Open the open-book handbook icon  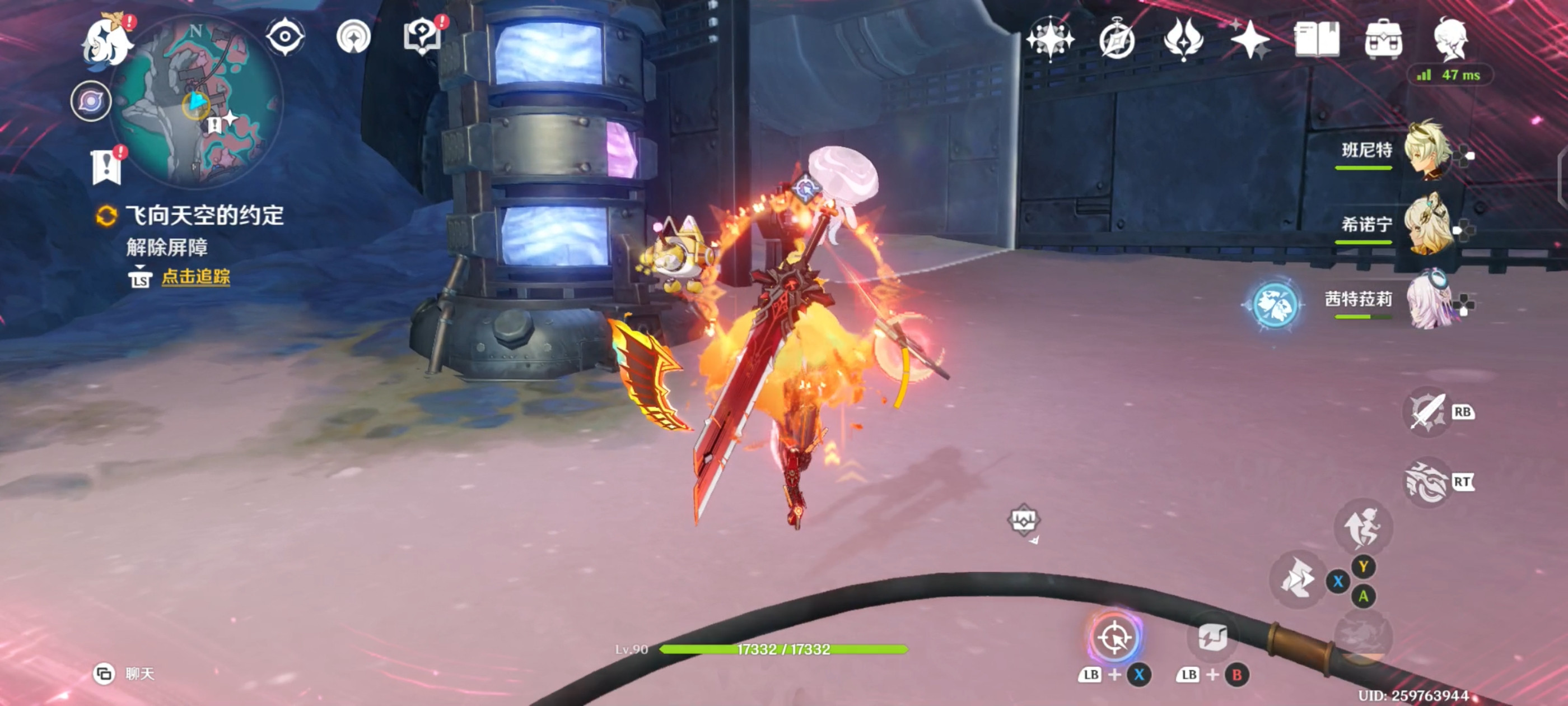[x=1317, y=40]
